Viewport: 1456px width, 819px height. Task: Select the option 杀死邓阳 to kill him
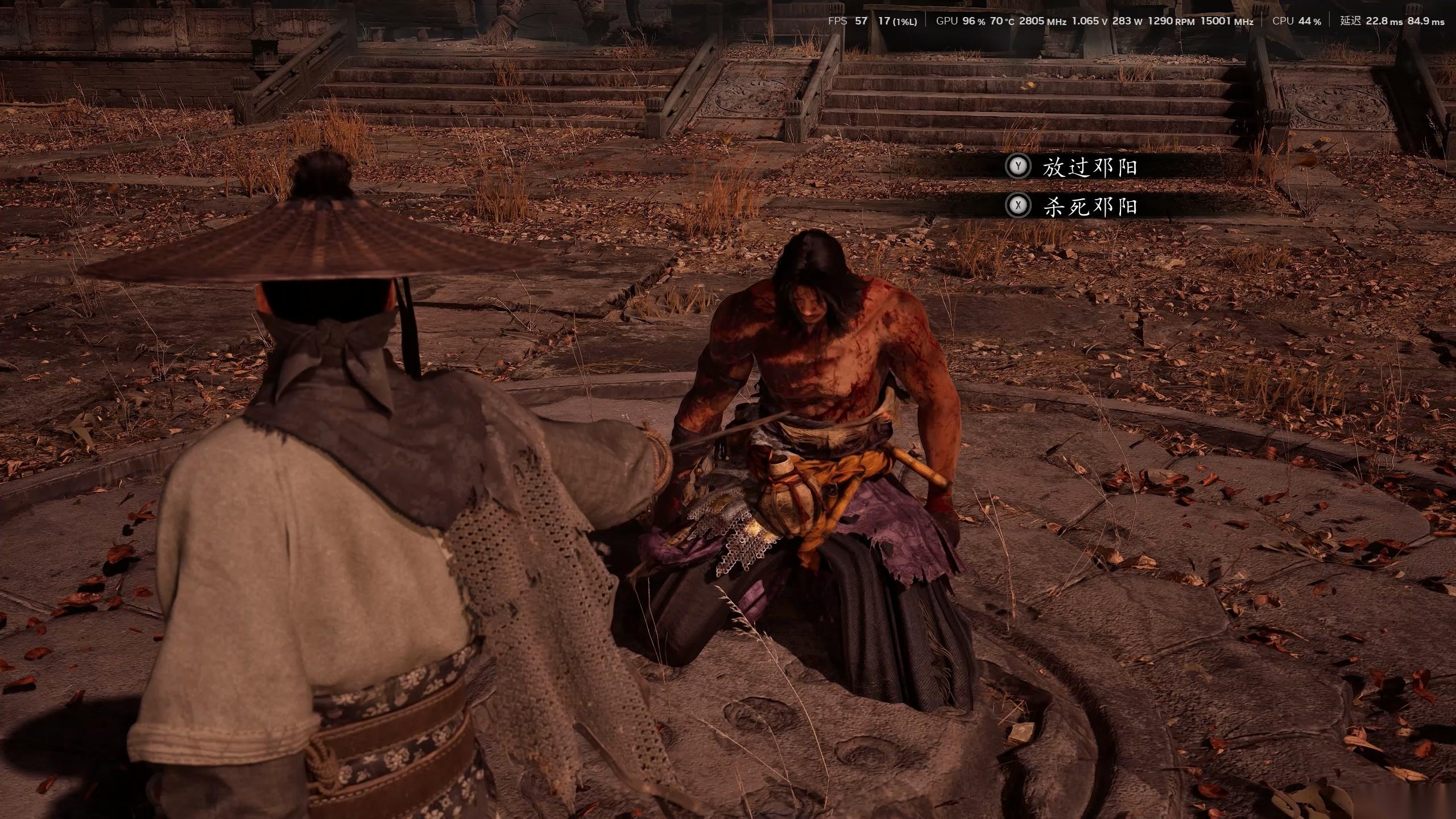1089,206
